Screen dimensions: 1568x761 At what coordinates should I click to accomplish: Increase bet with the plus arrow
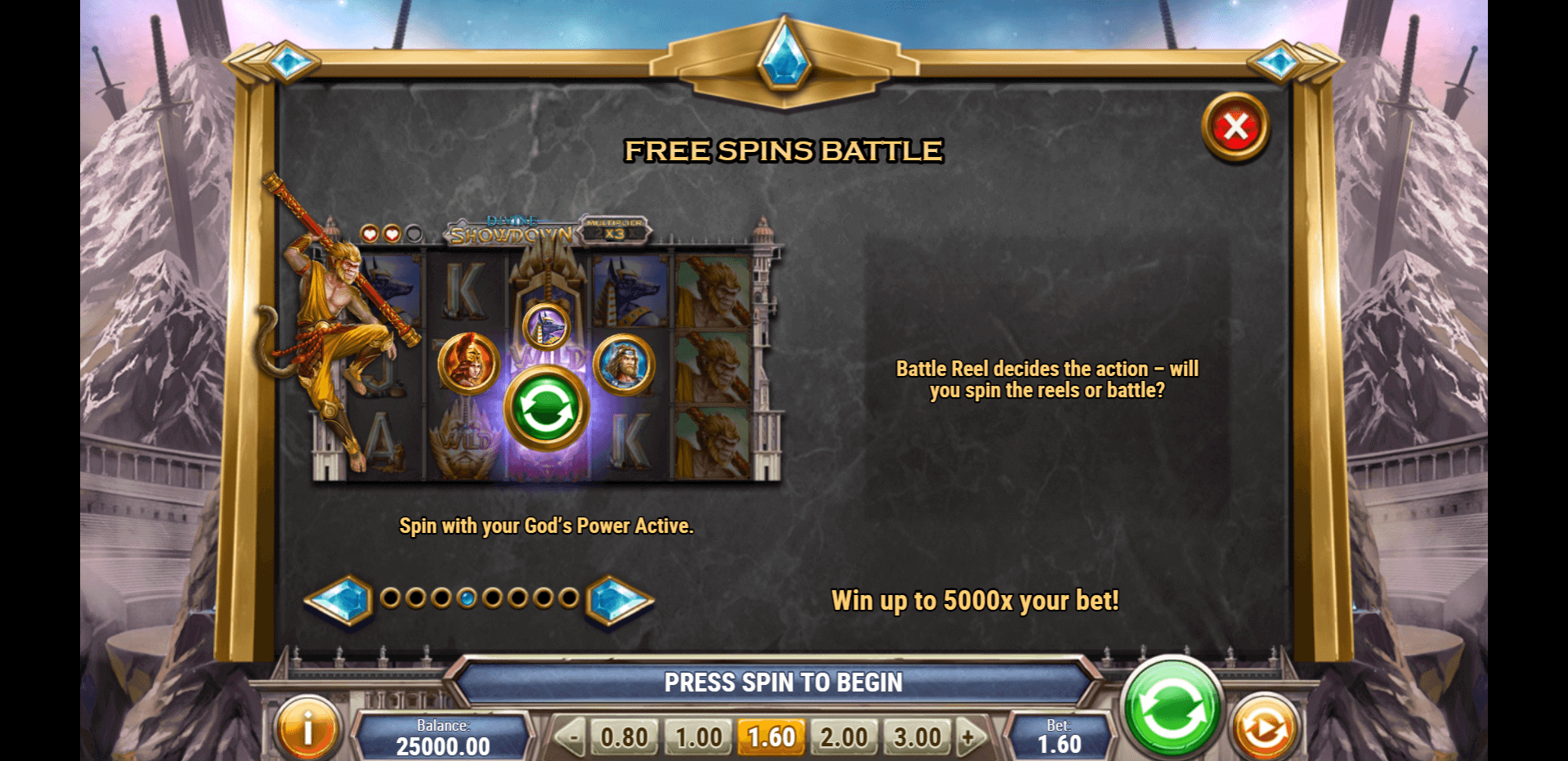pyautogui.click(x=970, y=737)
